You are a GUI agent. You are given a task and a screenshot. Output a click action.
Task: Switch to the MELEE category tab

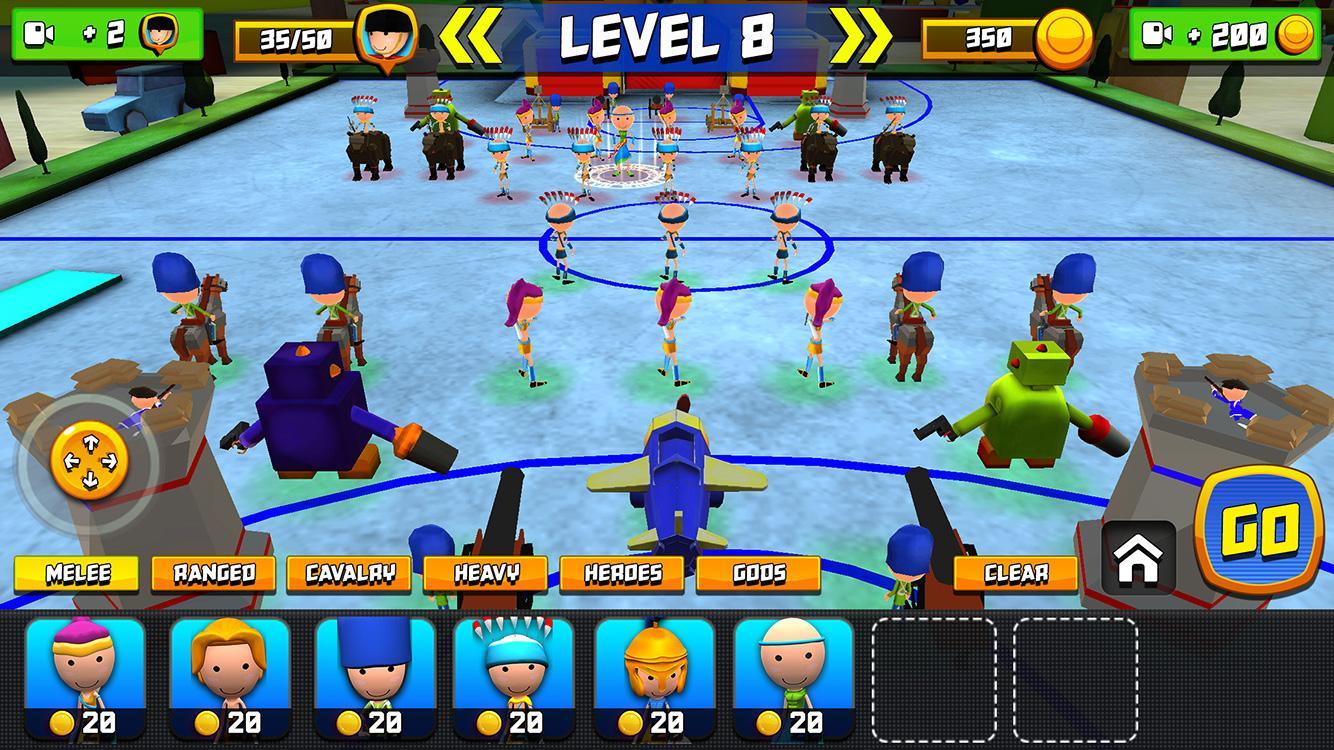(76, 574)
